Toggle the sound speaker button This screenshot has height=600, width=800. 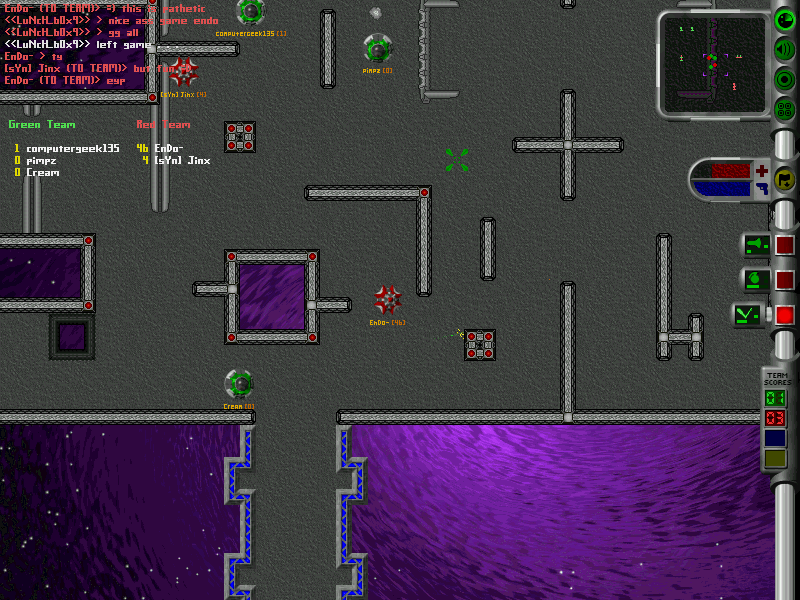(x=785, y=49)
